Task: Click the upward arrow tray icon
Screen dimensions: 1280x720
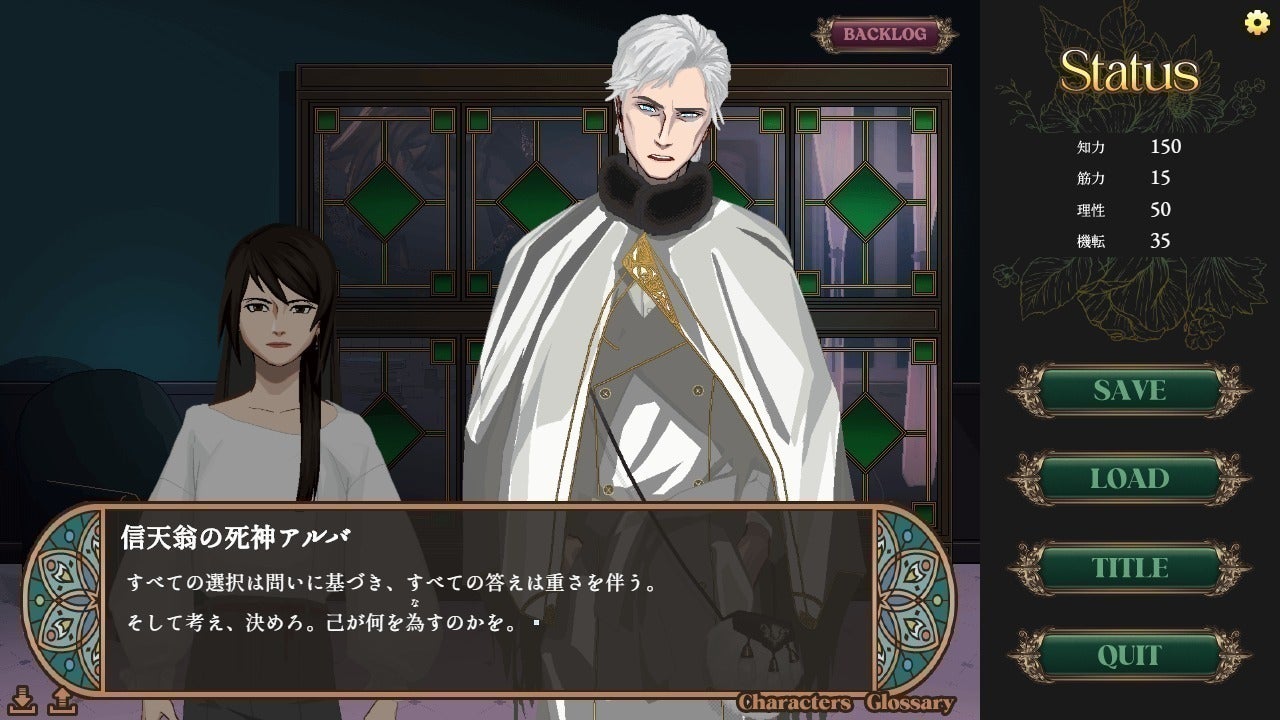Action: point(62,700)
